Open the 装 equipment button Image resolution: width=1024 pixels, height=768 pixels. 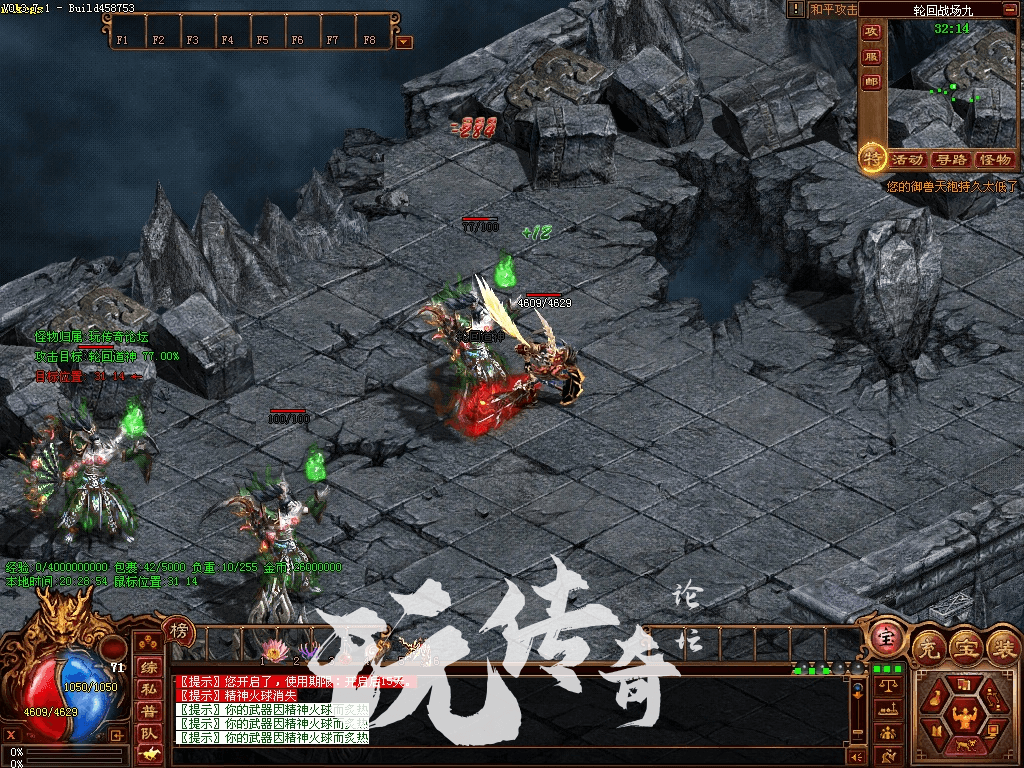[1002, 647]
